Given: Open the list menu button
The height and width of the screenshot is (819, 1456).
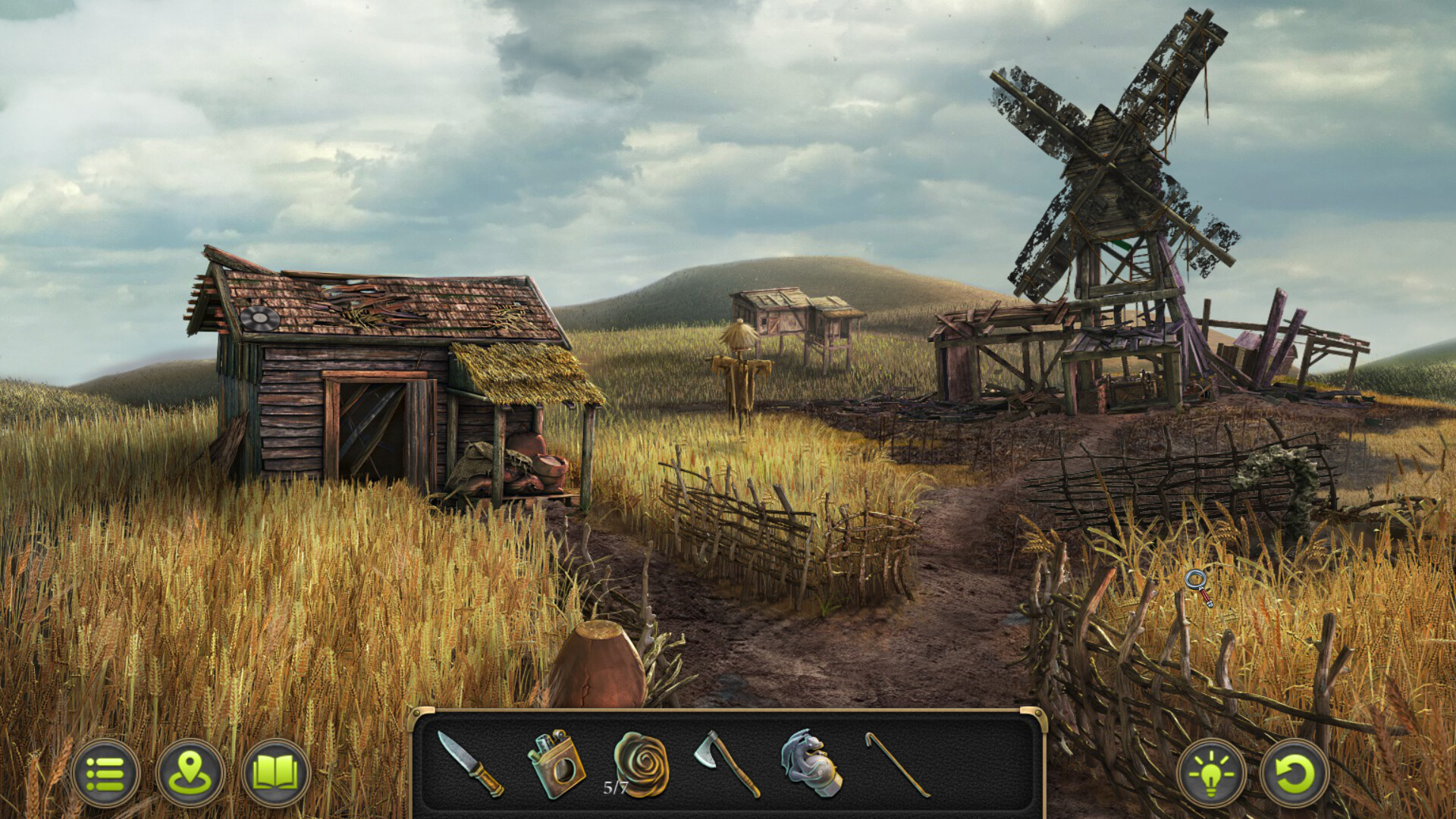Looking at the screenshot, I should pyautogui.click(x=105, y=774).
